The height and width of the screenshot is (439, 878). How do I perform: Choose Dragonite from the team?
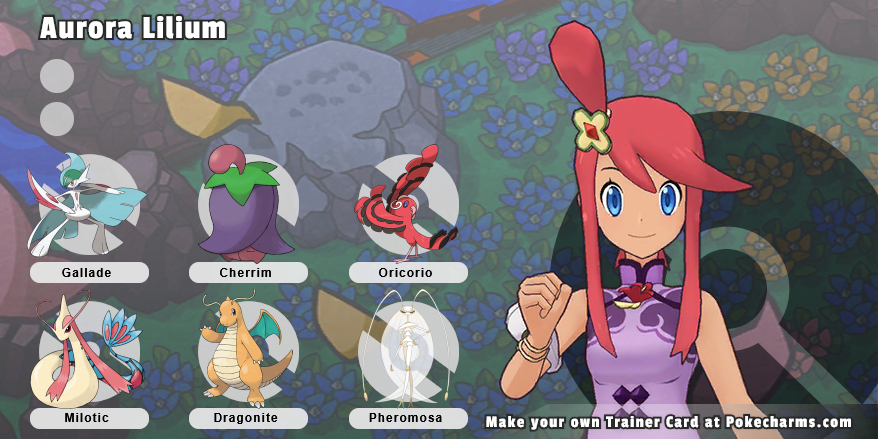248,351
